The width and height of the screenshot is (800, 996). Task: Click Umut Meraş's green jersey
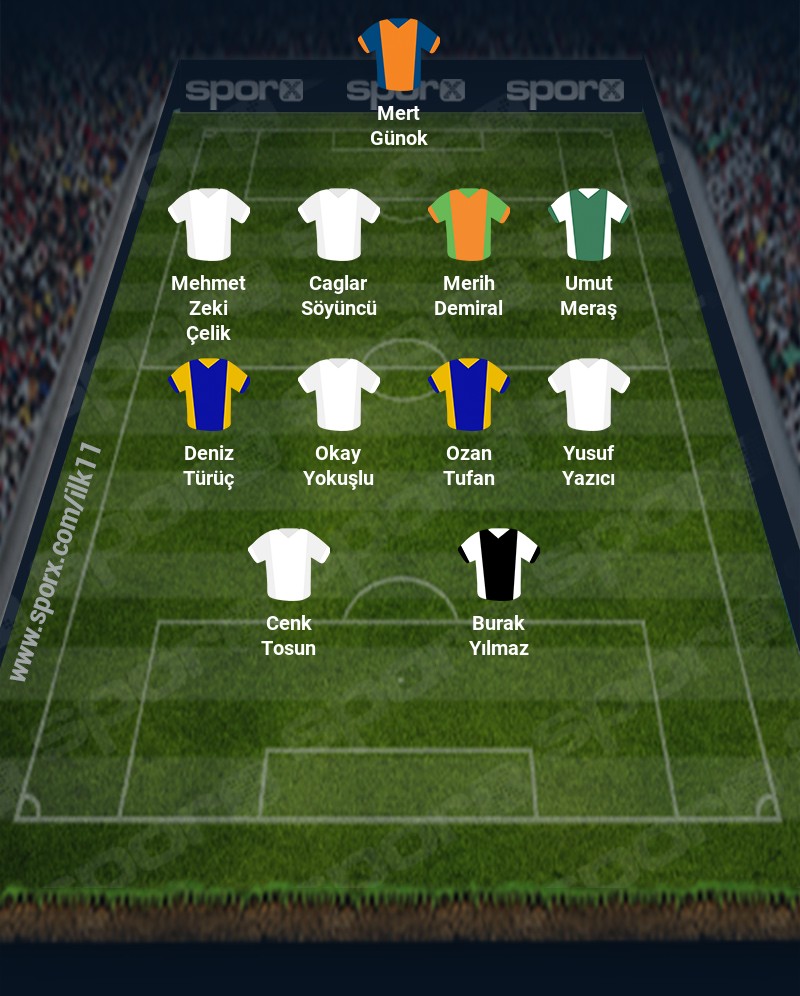coord(589,224)
